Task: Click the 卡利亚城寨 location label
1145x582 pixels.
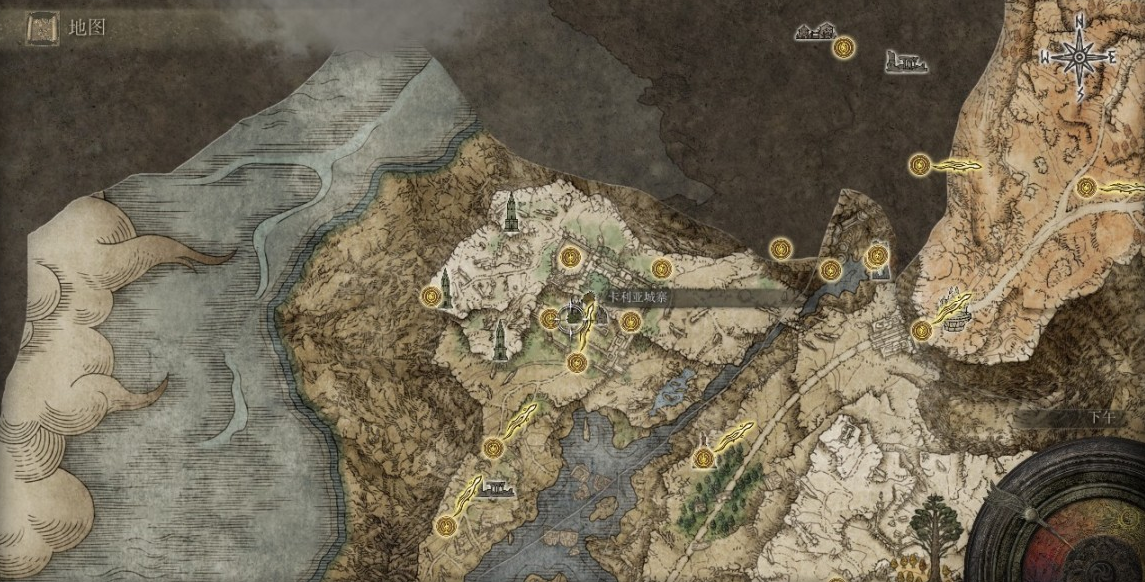Action: pos(640,298)
